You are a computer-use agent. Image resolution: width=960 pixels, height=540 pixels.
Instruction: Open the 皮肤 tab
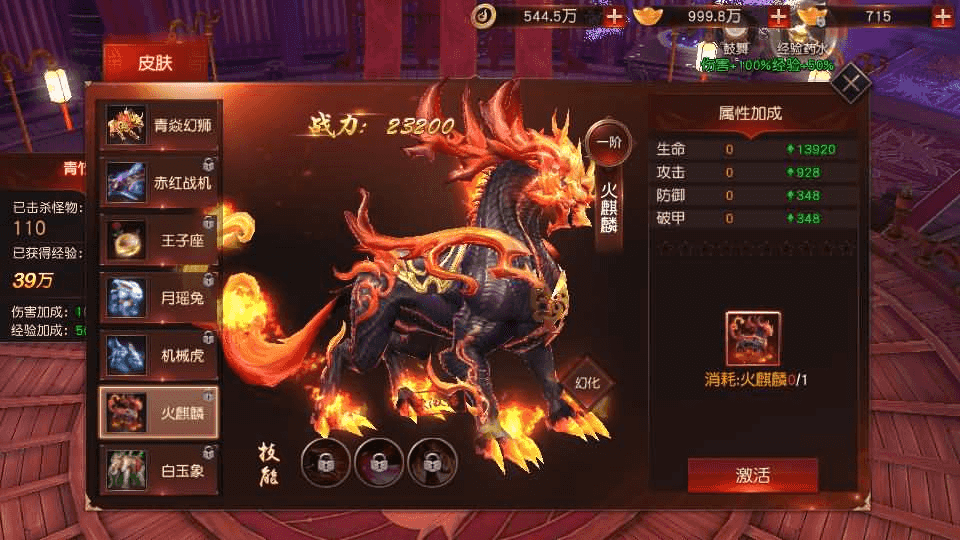(153, 64)
